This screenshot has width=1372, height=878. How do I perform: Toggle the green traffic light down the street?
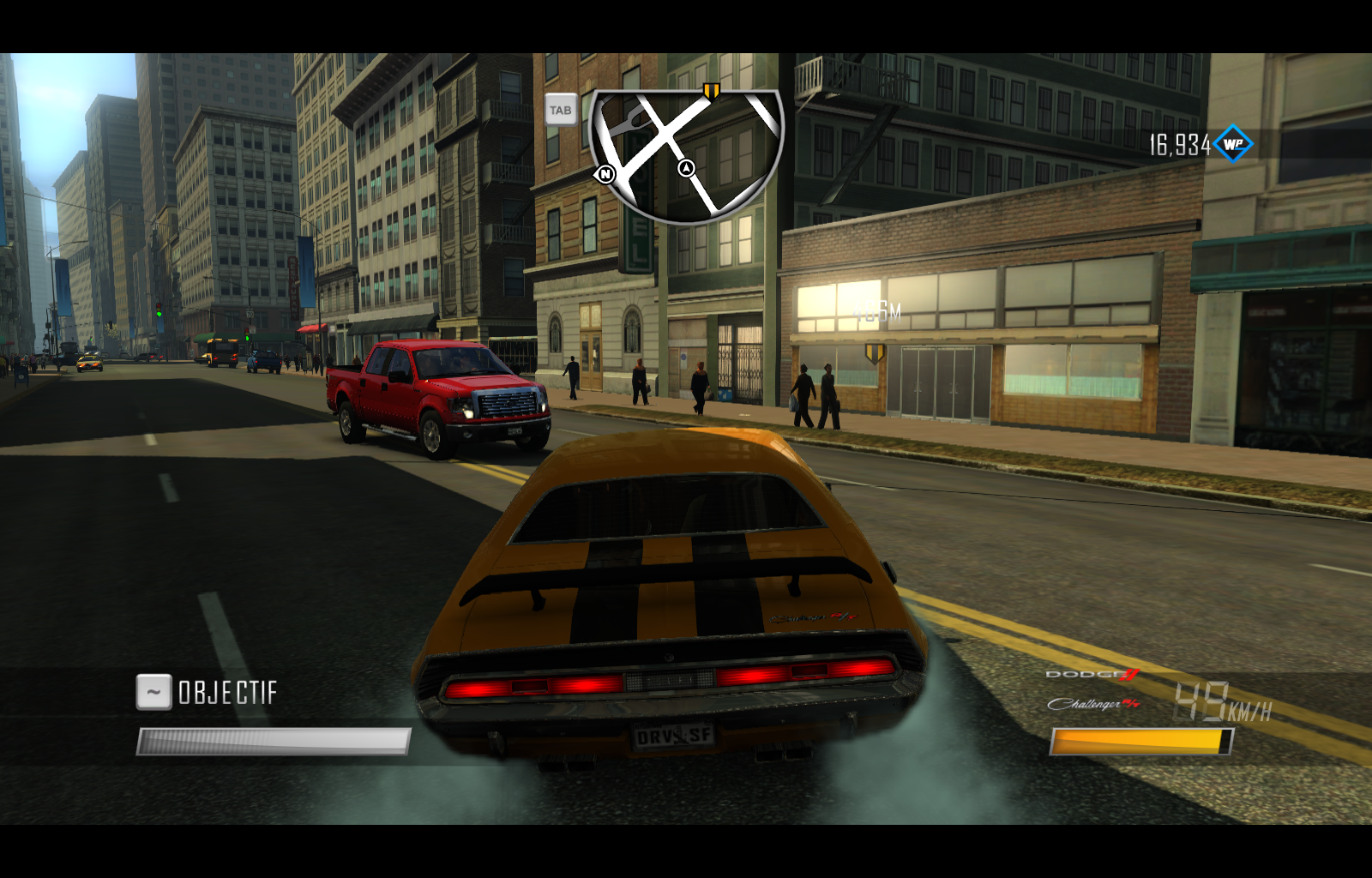pyautogui.click(x=159, y=312)
